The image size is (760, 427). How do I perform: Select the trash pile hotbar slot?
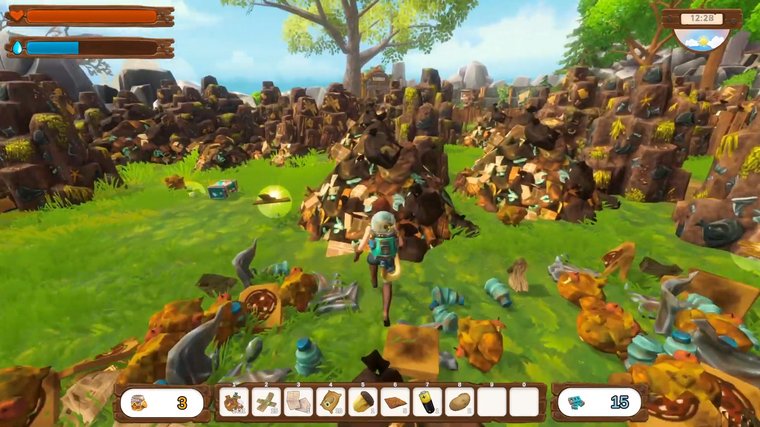tap(234, 402)
